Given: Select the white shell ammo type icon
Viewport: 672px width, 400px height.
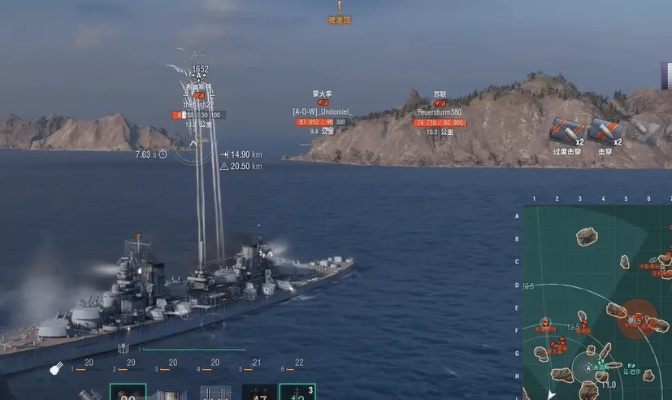Looking at the screenshot, I should pos(56,368).
